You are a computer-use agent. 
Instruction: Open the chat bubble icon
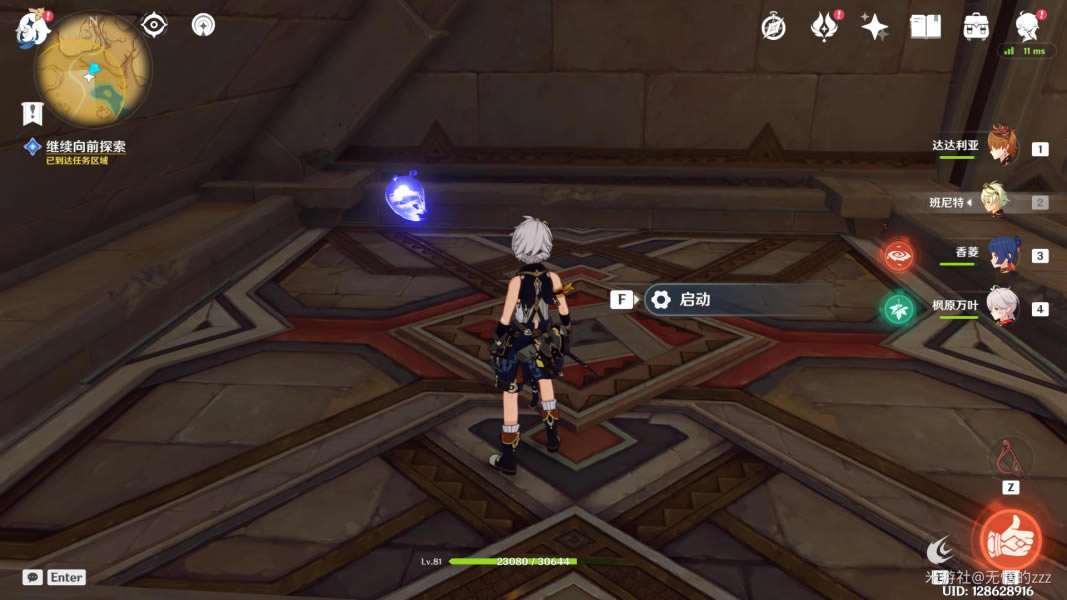(33, 577)
